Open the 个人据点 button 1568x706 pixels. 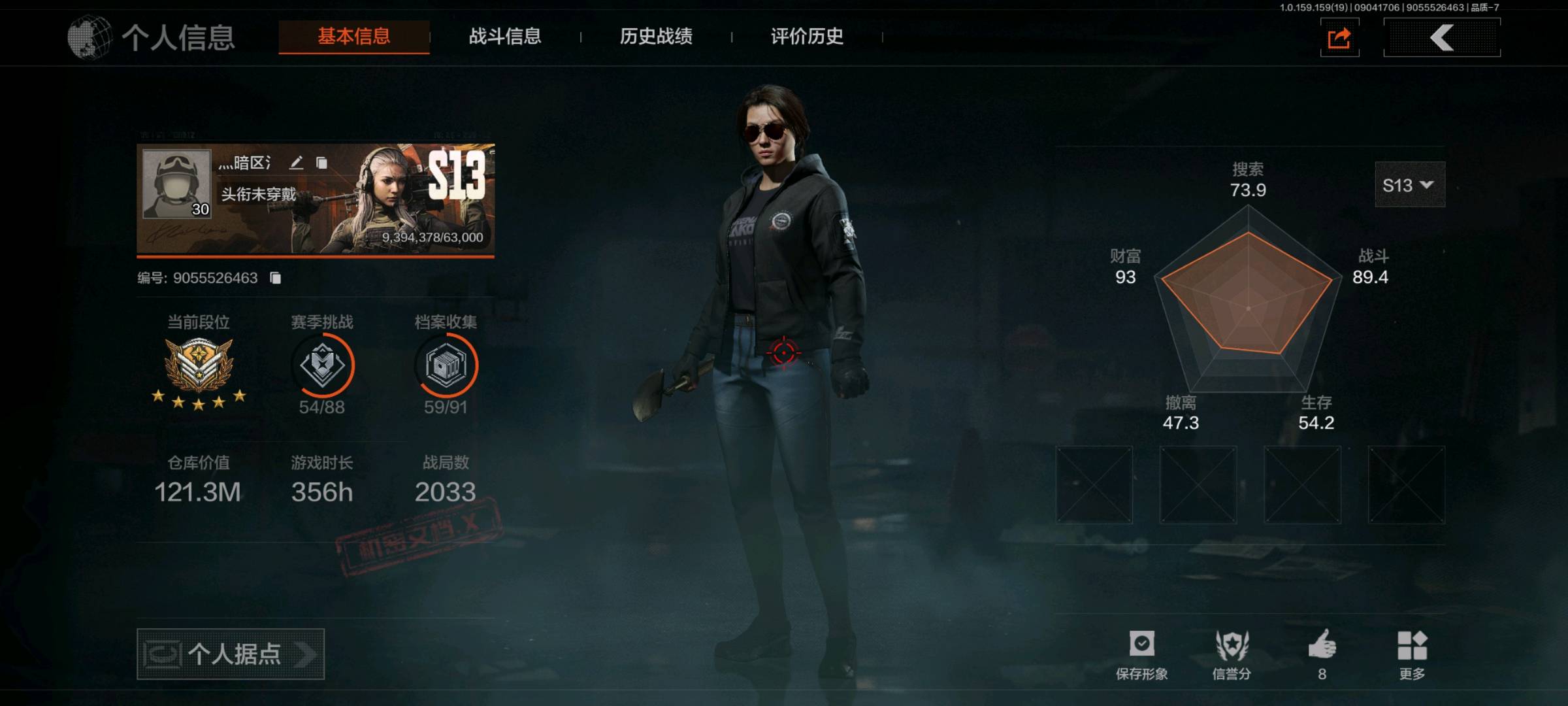point(231,654)
